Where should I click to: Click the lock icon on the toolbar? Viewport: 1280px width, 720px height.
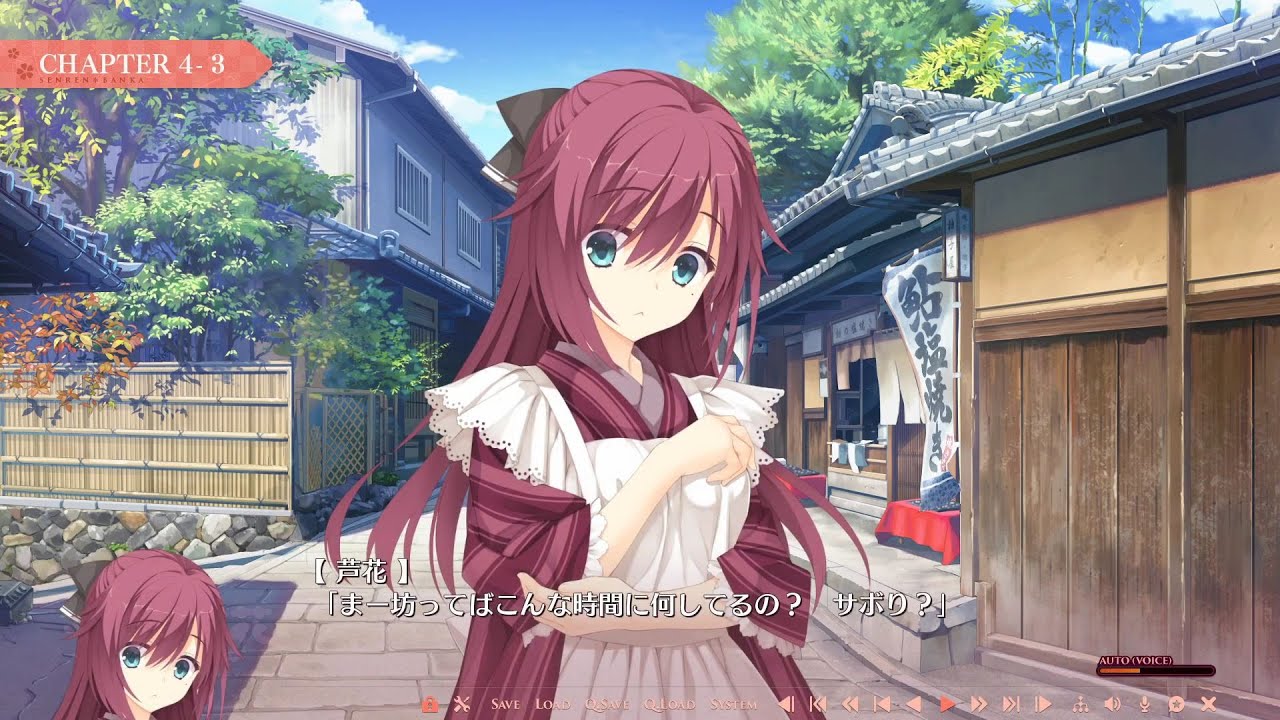[x=431, y=705]
